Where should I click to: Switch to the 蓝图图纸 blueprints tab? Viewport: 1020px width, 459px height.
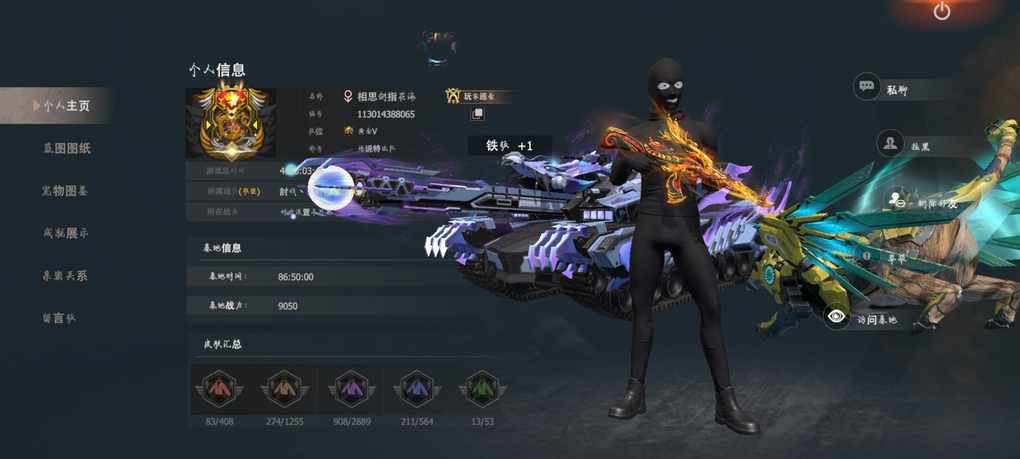(x=66, y=148)
